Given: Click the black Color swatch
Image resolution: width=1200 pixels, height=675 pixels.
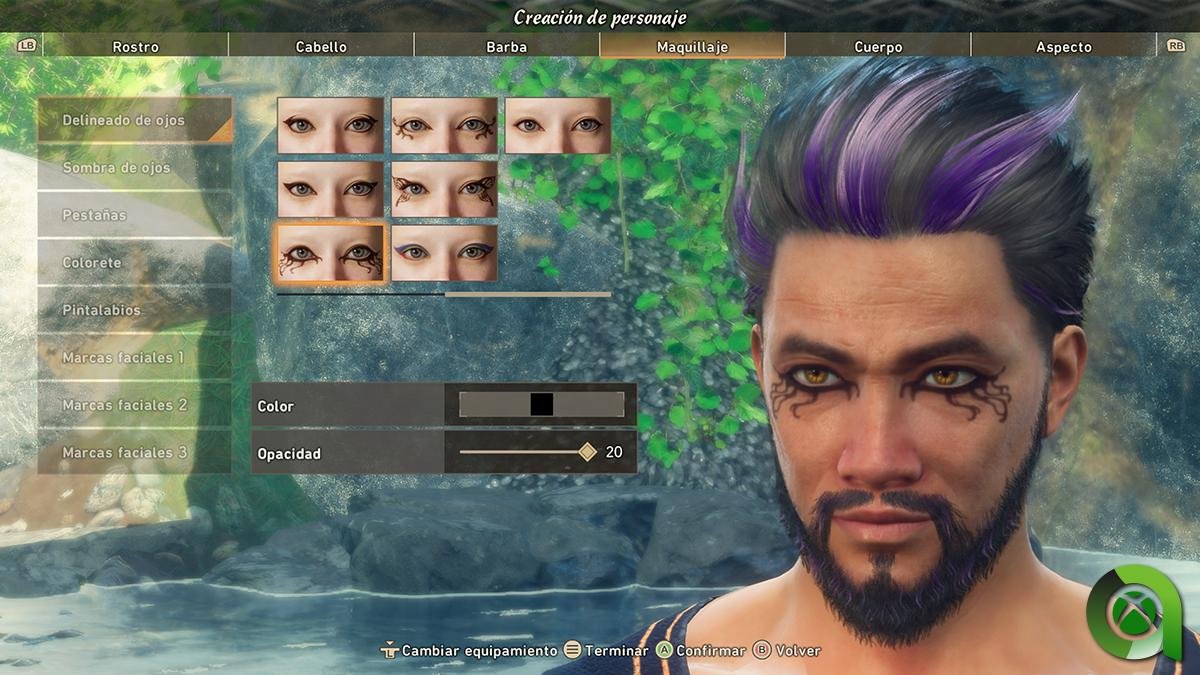Looking at the screenshot, I should [541, 404].
